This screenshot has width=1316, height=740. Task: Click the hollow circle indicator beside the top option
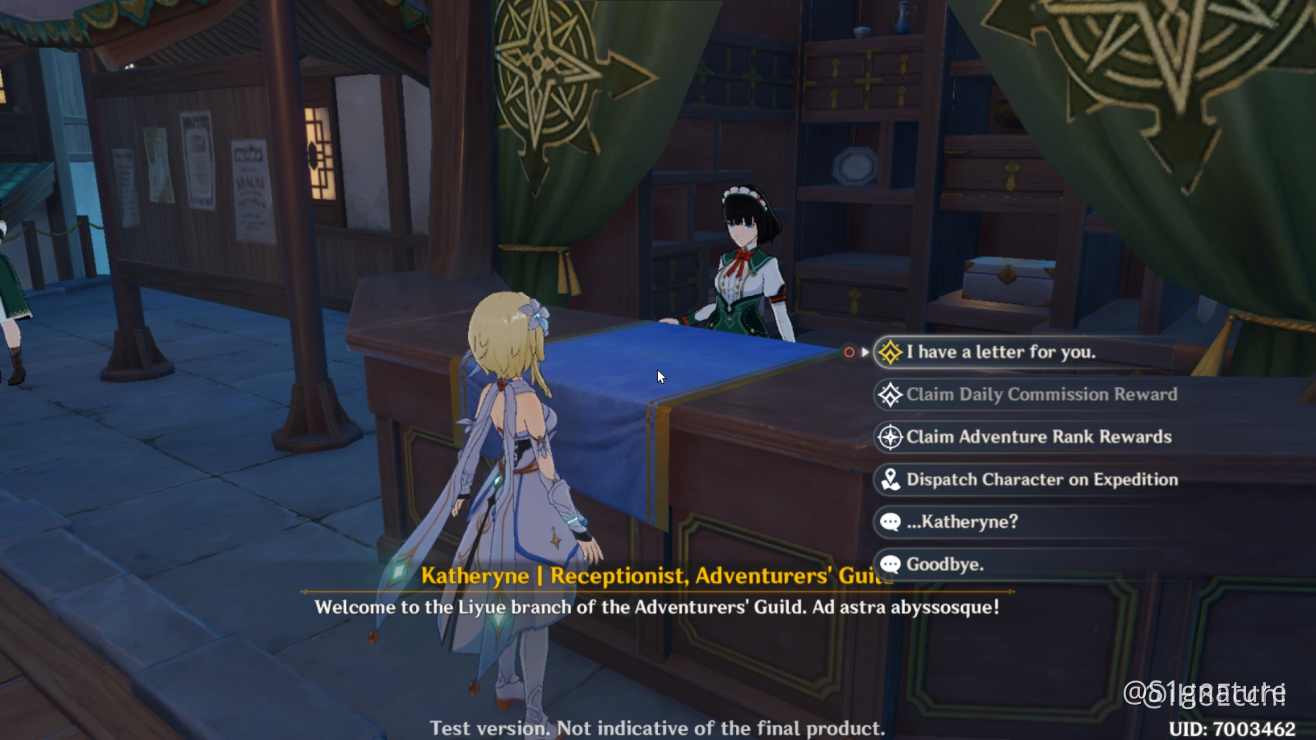pyautogui.click(x=847, y=352)
